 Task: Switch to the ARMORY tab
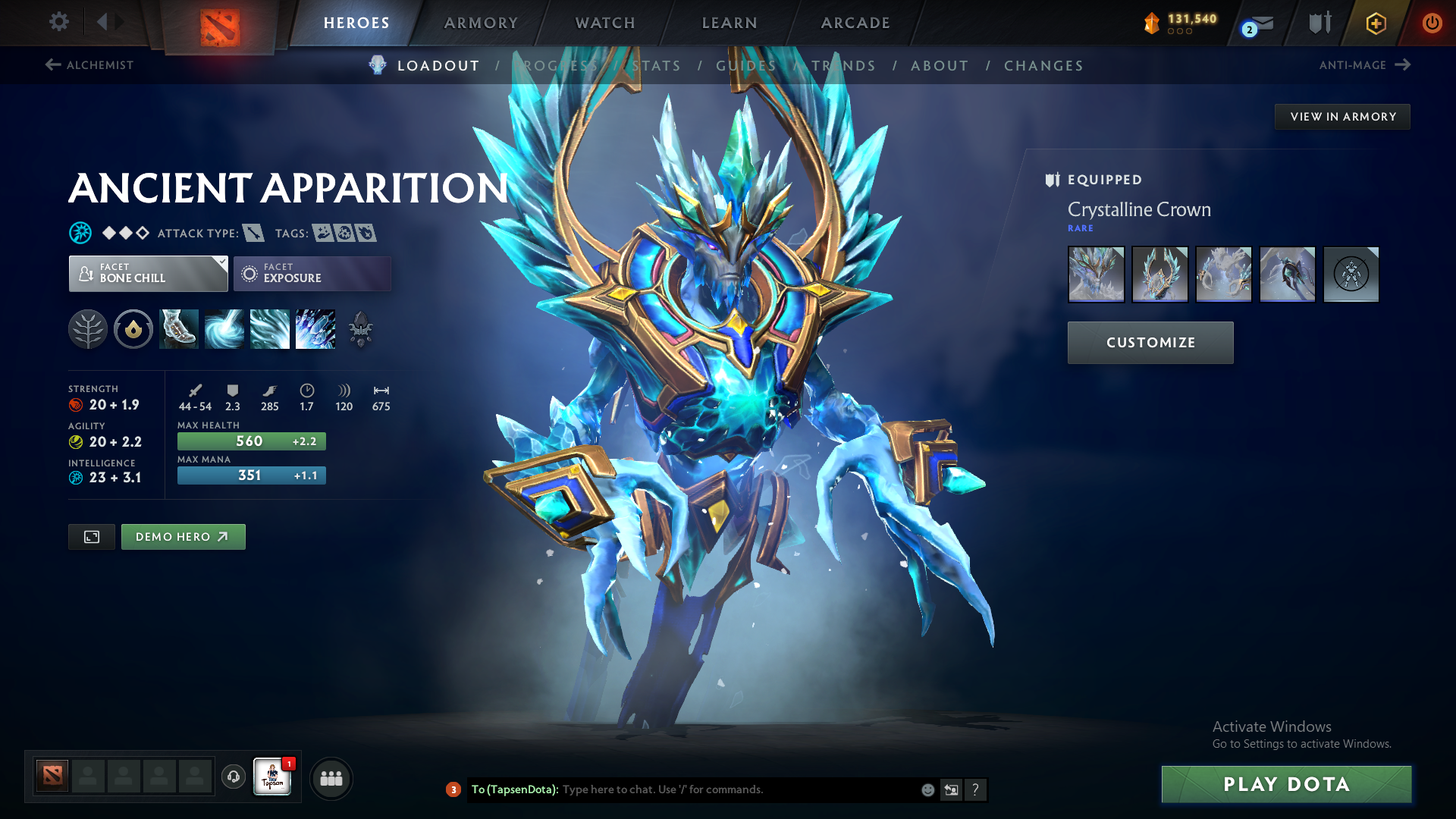point(481,23)
